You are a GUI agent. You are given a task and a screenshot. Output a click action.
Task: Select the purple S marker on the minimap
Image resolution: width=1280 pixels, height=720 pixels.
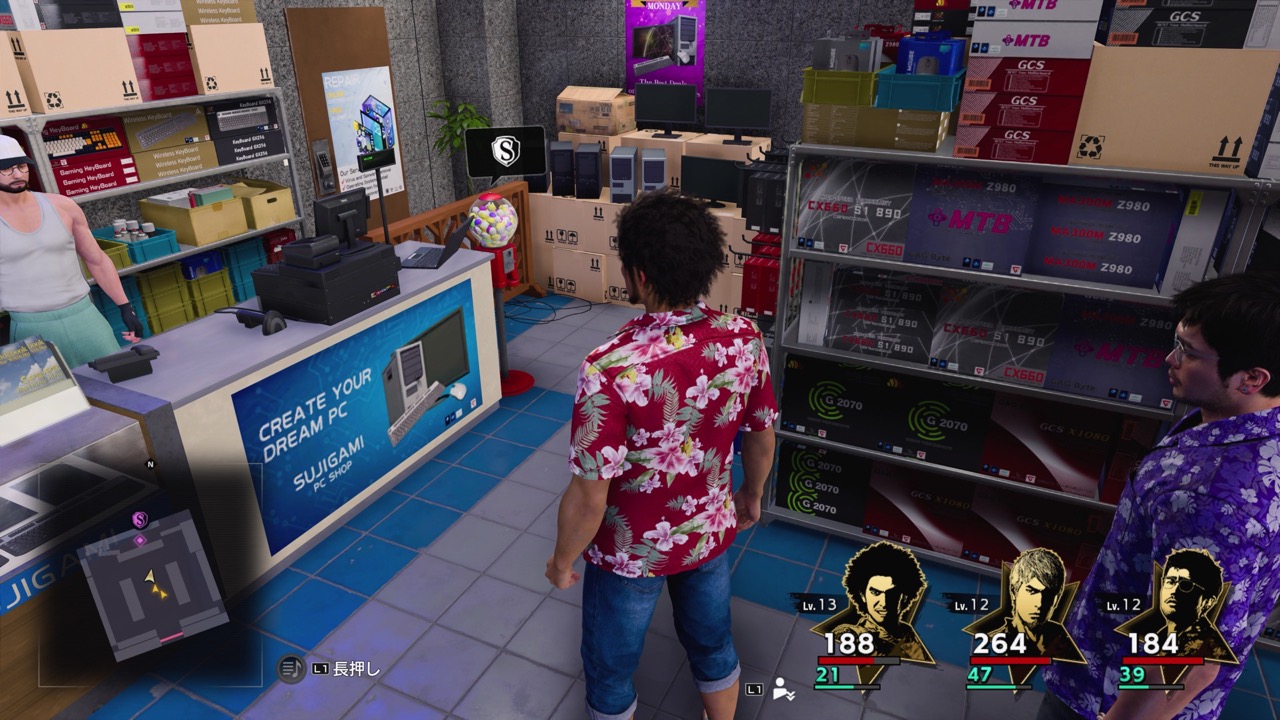coord(140,519)
